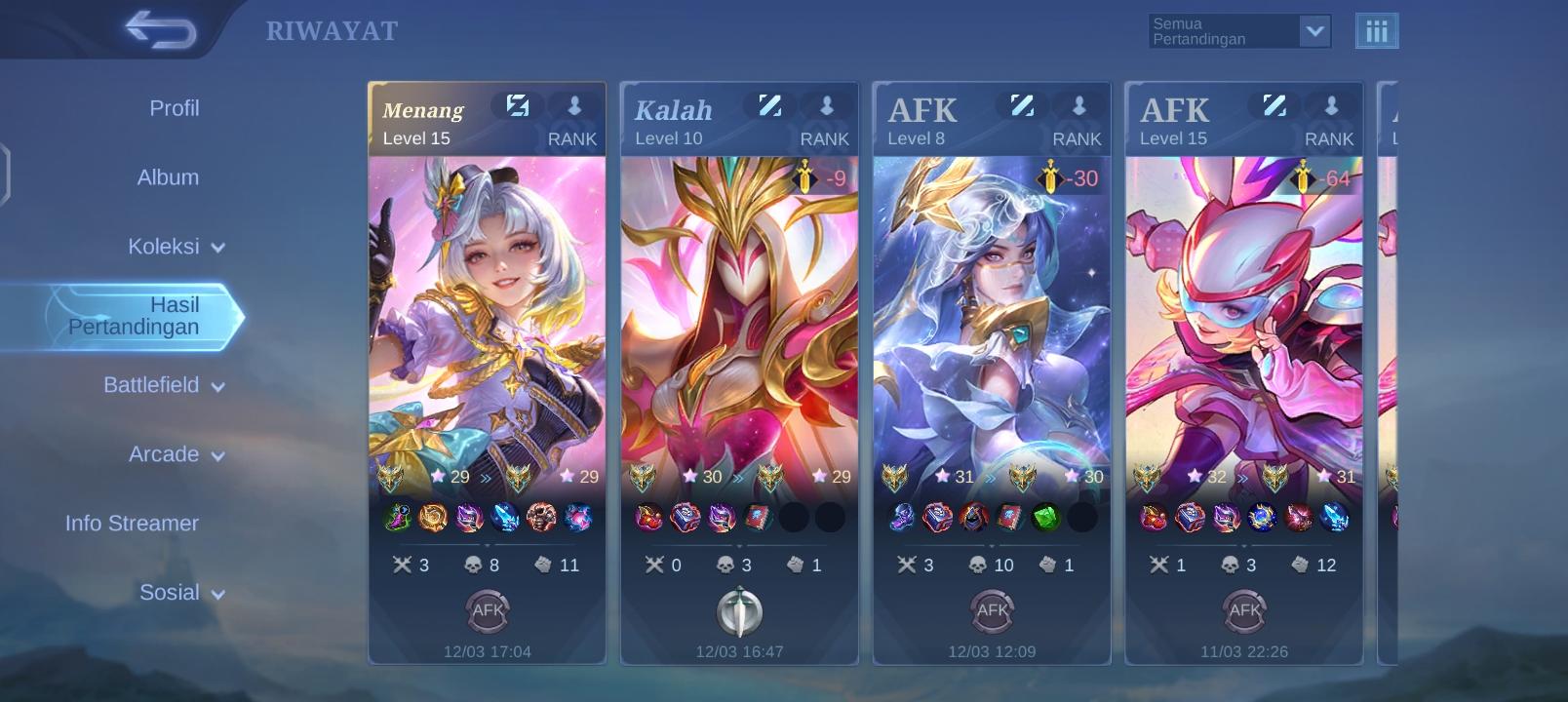Click the player icon on the AFK Level 8 card

pos(1079,105)
